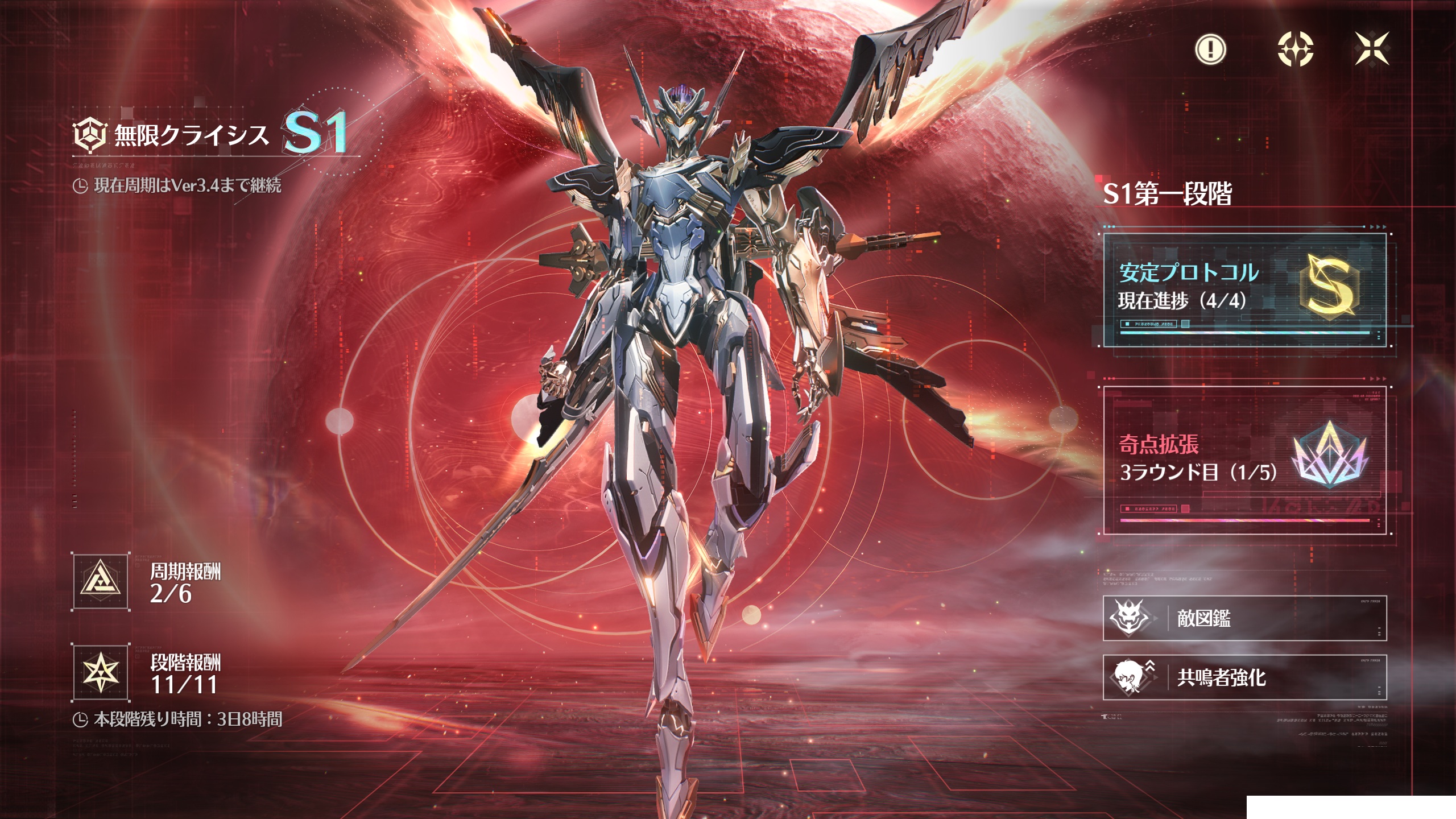
Task: Select the 安定プロトコル stage panel
Action: tap(1244, 290)
